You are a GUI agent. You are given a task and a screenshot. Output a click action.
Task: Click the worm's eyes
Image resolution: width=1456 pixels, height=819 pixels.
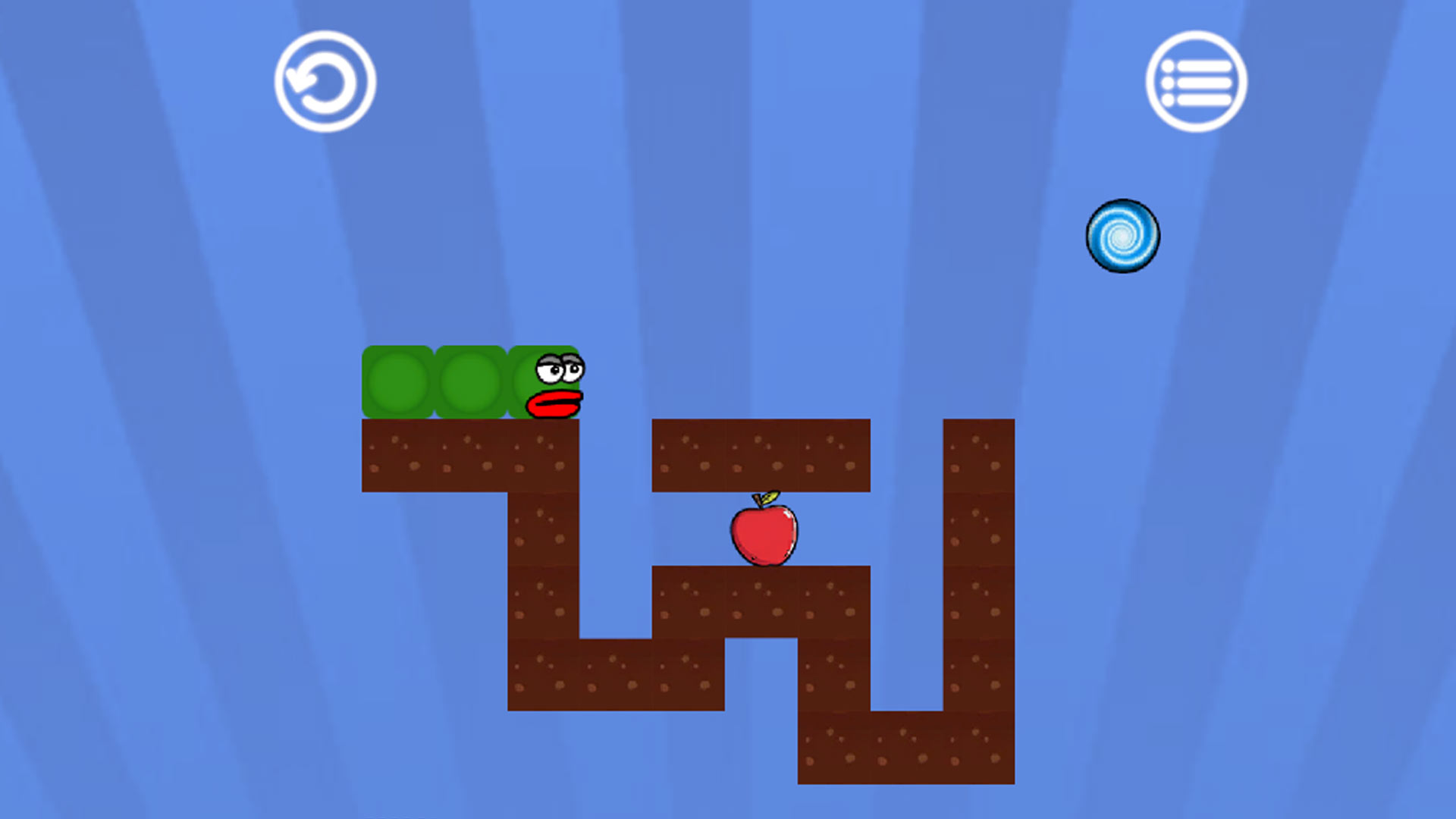click(560, 369)
